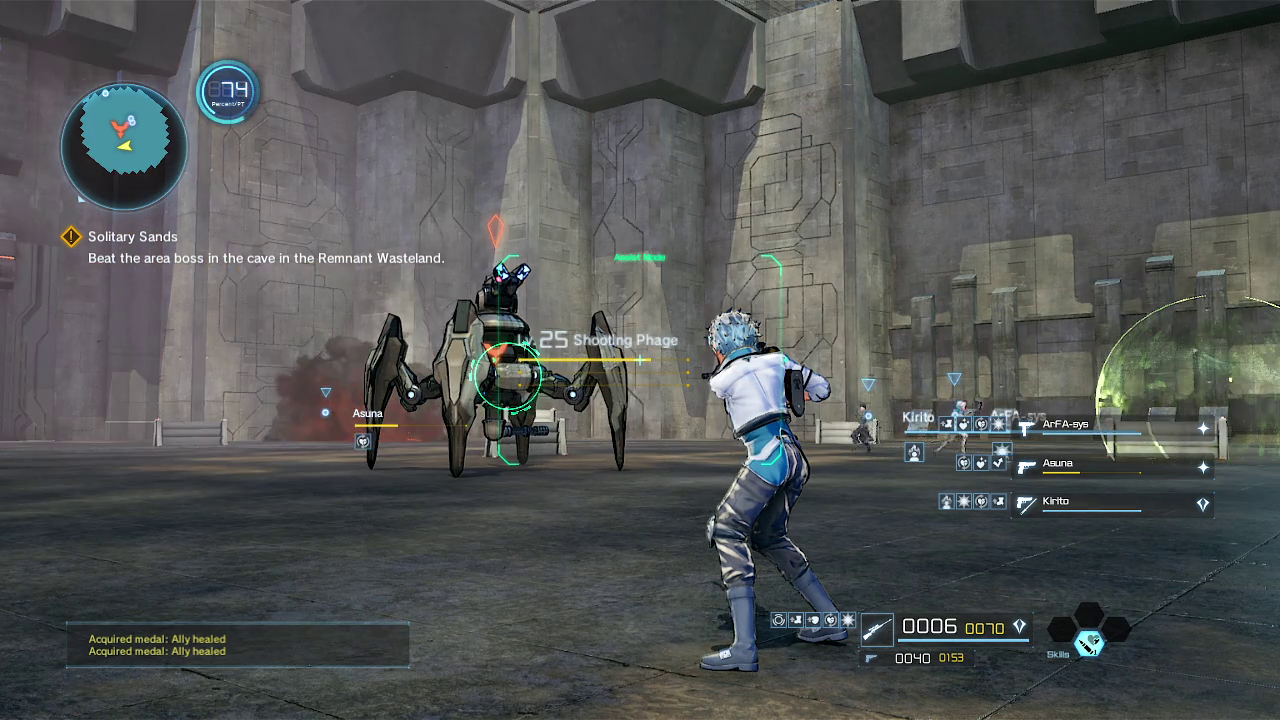1280x720 pixels.
Task: Select Asuna's party list row
Action: point(1110,466)
